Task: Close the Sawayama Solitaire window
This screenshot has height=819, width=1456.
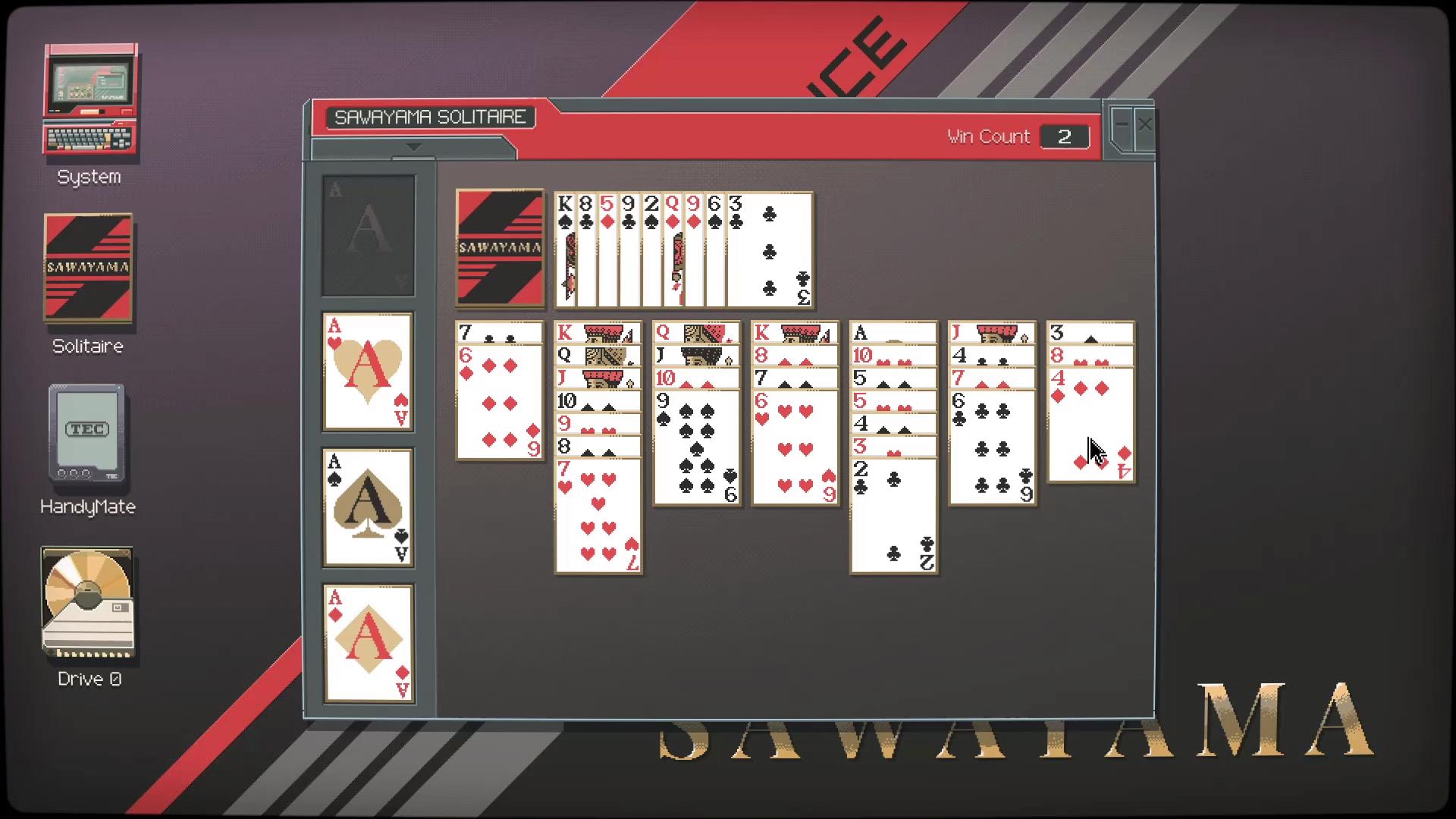Action: [1144, 124]
